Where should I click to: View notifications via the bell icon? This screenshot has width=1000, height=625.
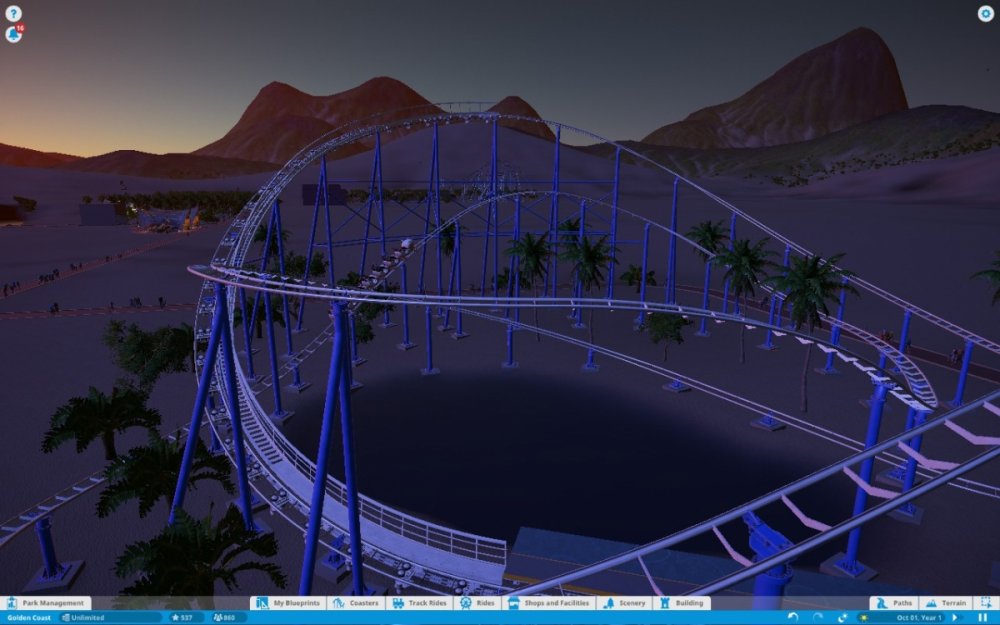click(x=14, y=34)
